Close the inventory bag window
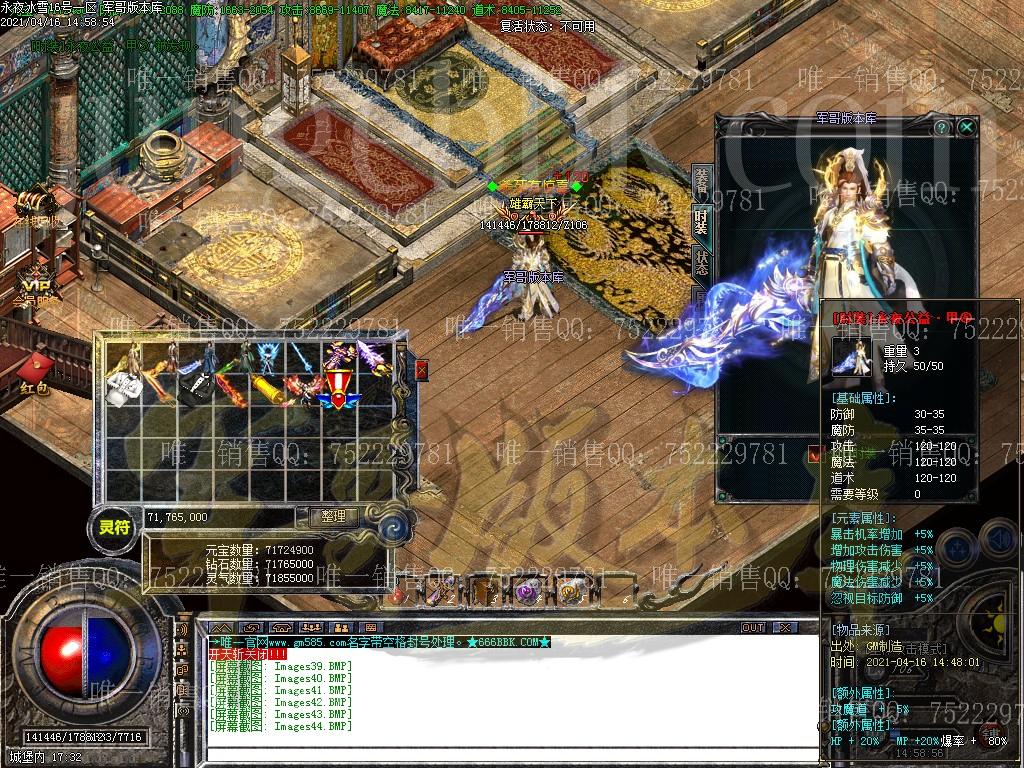The height and width of the screenshot is (768, 1024). point(421,370)
